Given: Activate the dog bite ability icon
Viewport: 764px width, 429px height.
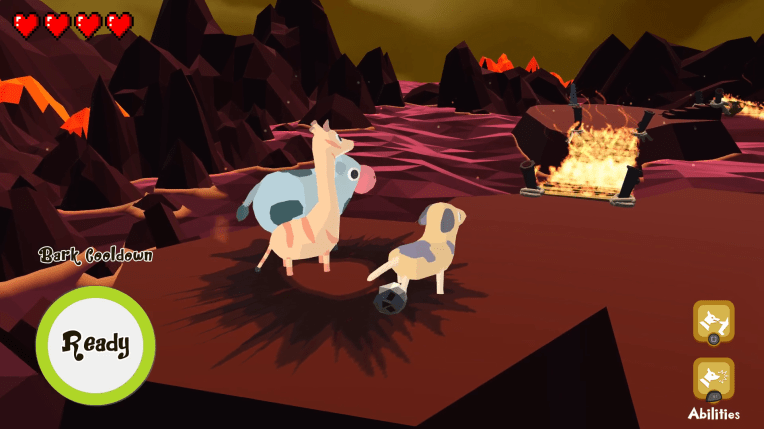Looking at the screenshot, I should tap(713, 322).
